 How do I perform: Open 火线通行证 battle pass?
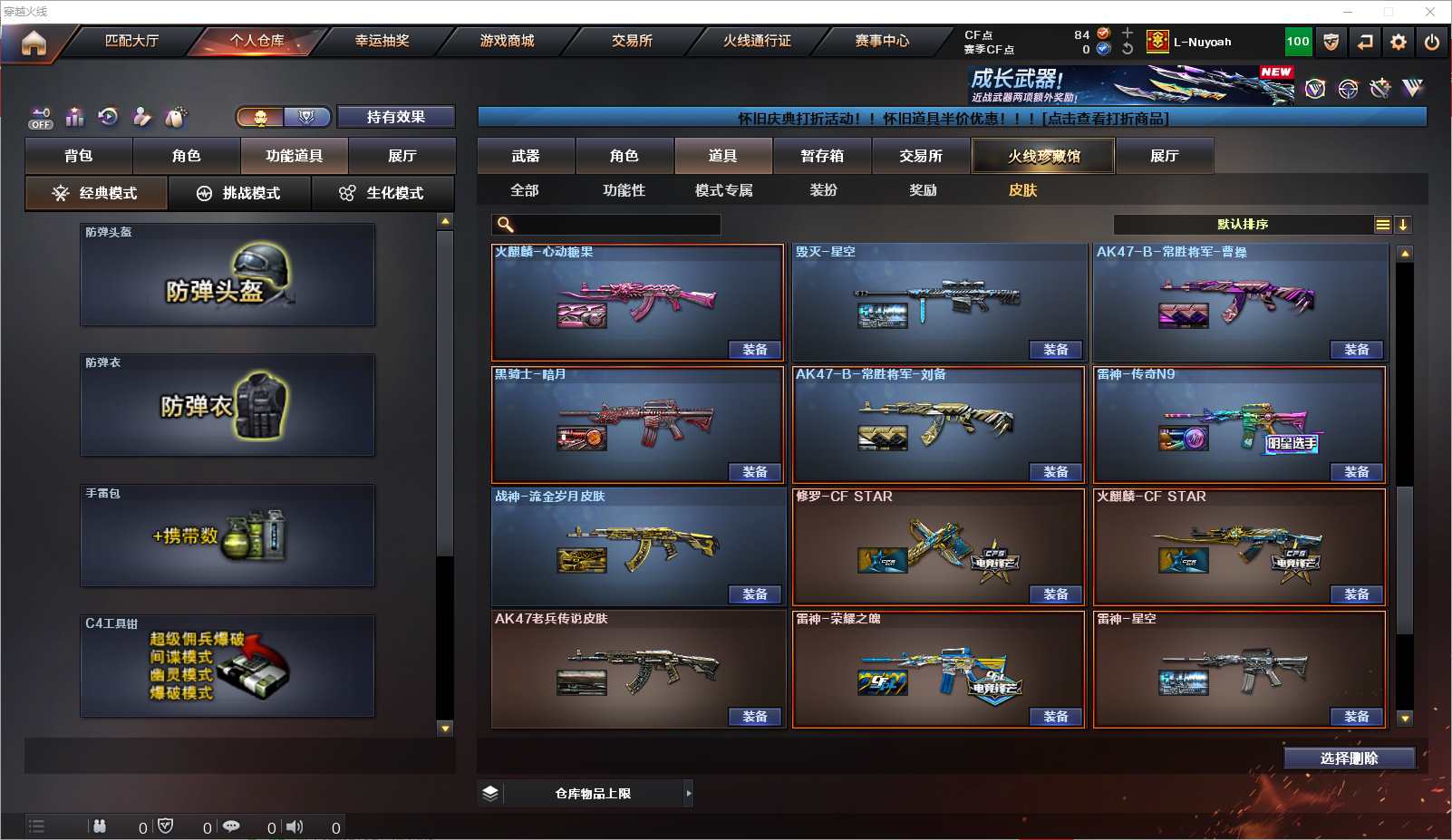coord(757,41)
